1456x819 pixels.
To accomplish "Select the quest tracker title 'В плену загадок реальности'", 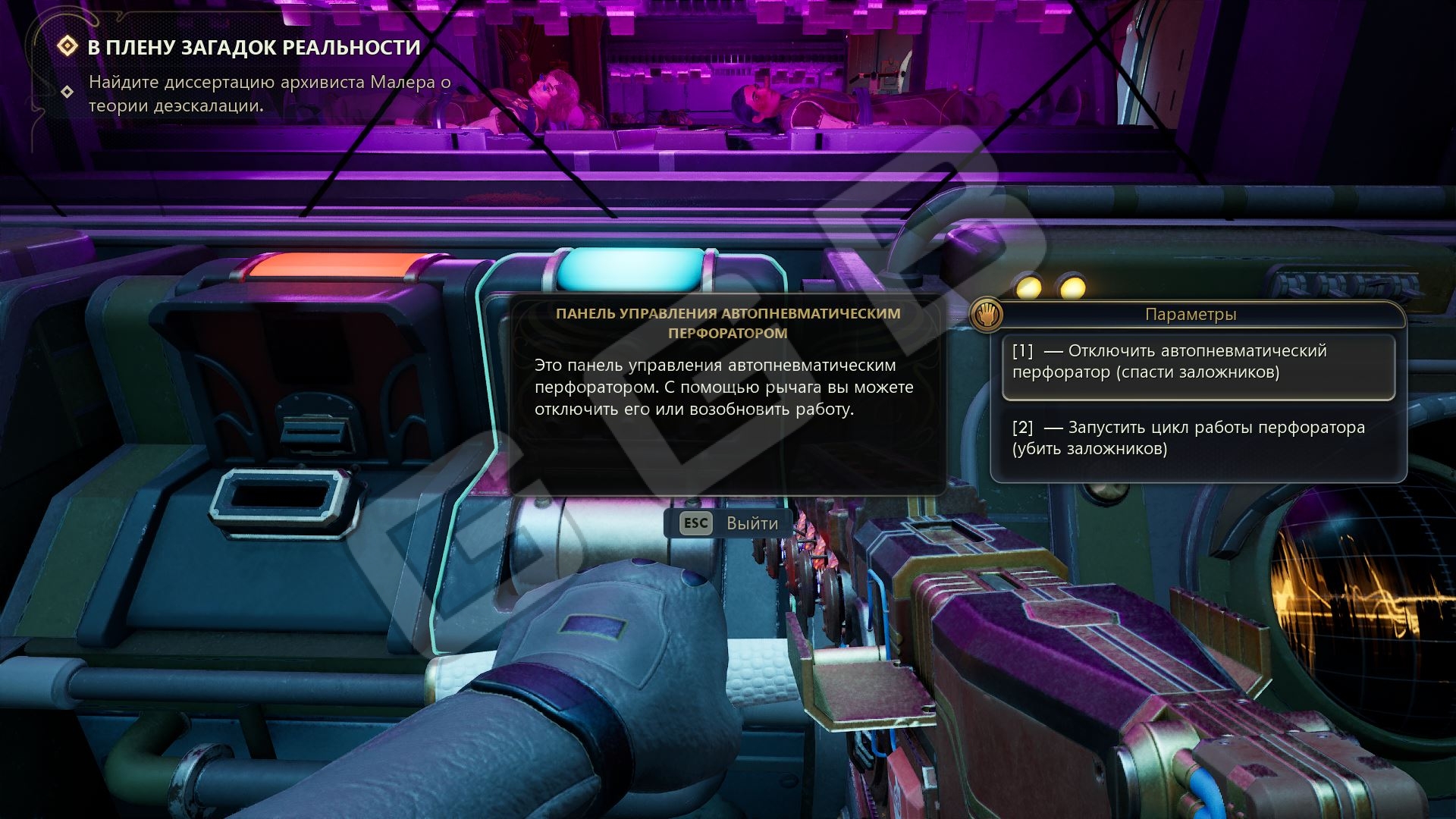I will click(254, 48).
